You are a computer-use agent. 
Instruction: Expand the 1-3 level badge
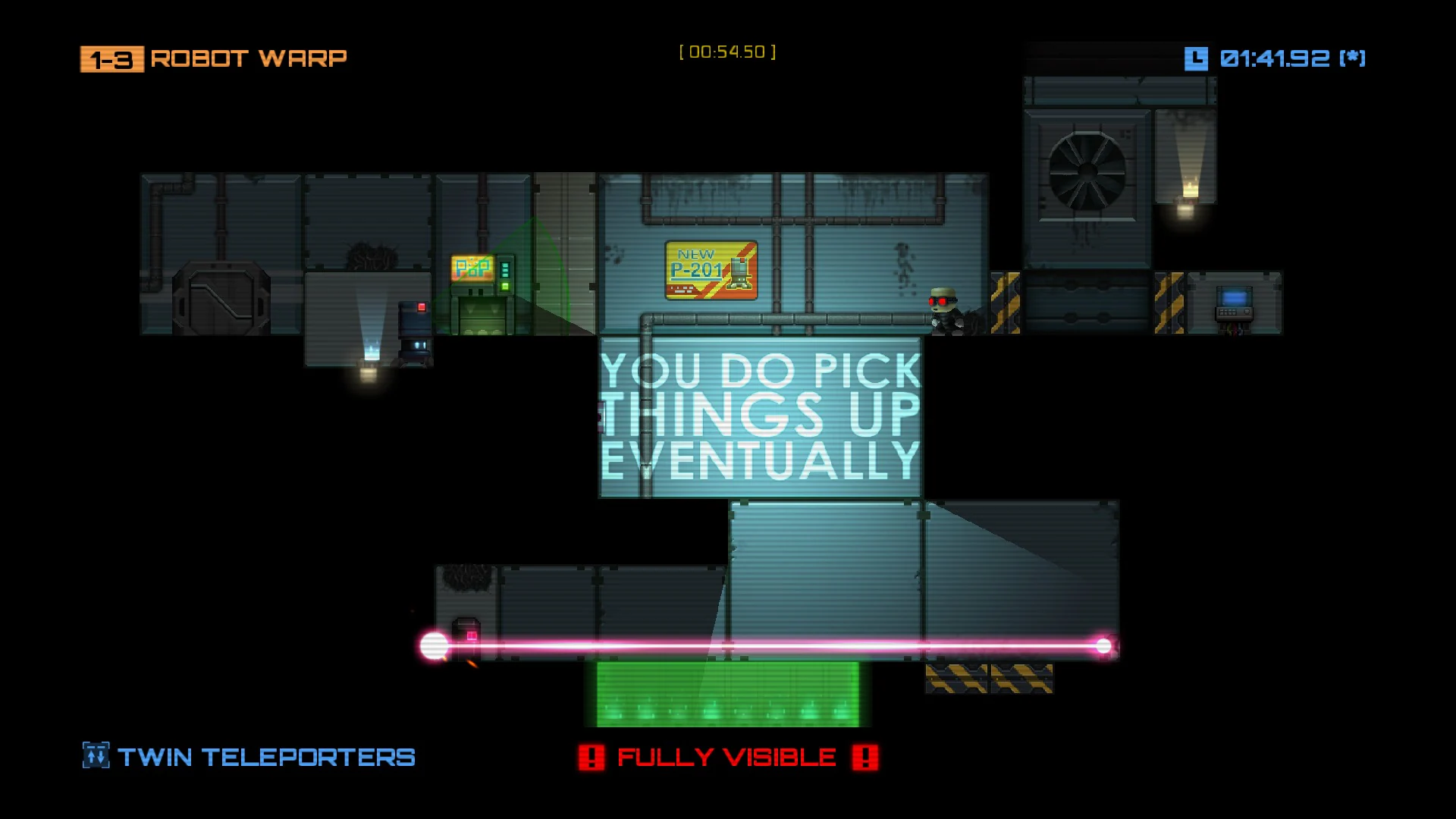[111, 58]
